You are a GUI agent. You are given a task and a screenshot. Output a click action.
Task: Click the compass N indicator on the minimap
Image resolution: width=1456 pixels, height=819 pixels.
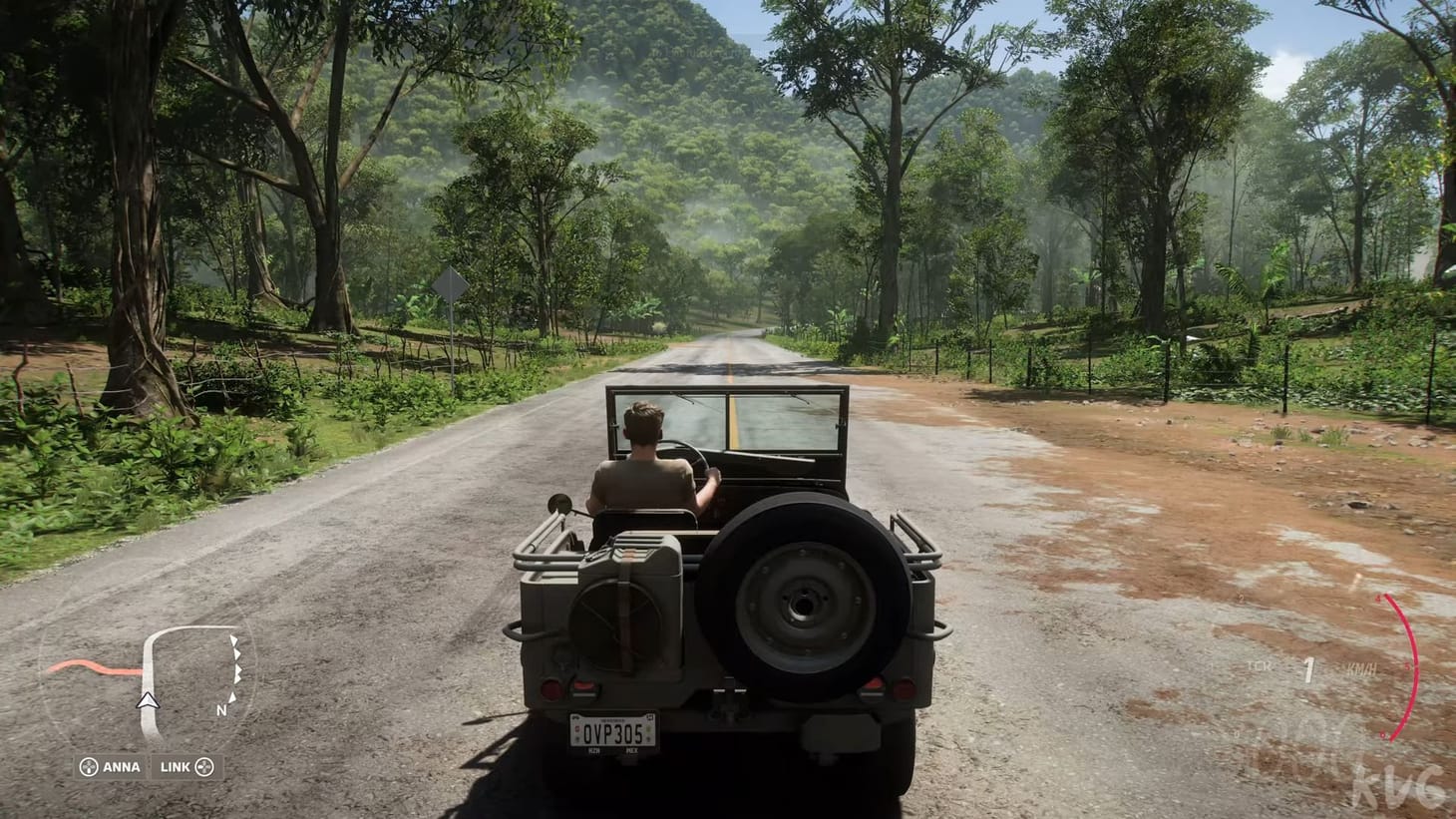pos(221,710)
